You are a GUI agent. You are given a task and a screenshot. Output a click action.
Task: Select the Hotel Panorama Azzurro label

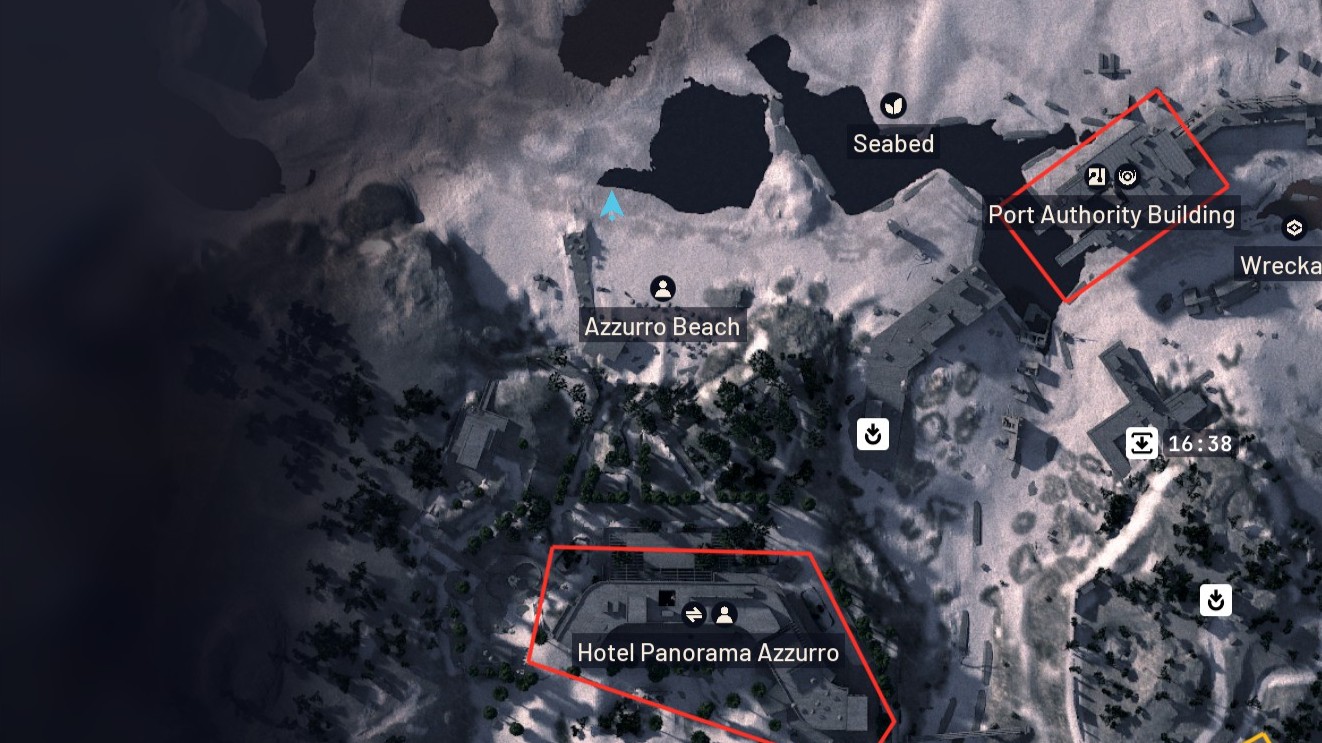(708, 653)
